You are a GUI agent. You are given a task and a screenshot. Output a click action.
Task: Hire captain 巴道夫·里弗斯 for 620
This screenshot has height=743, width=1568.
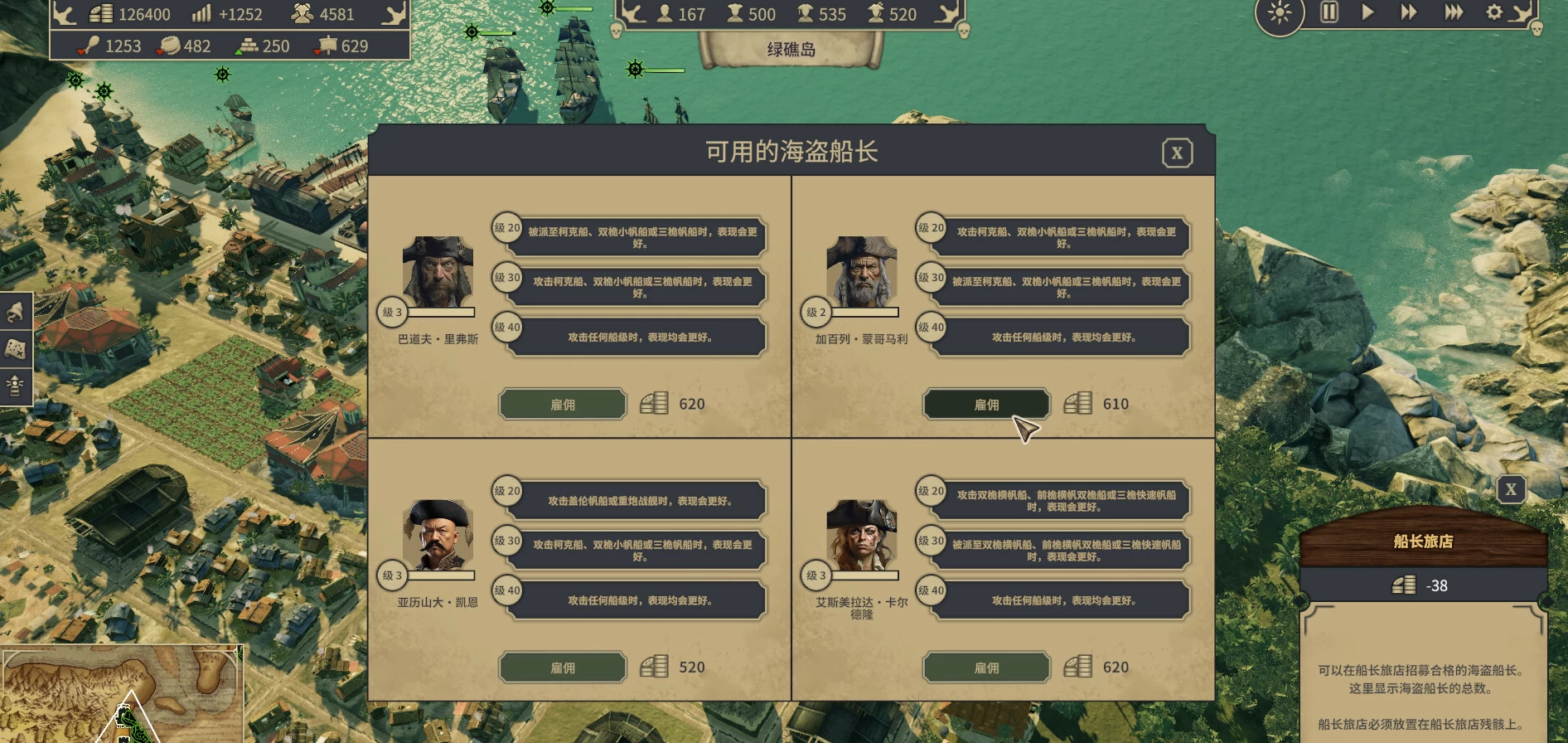click(562, 405)
